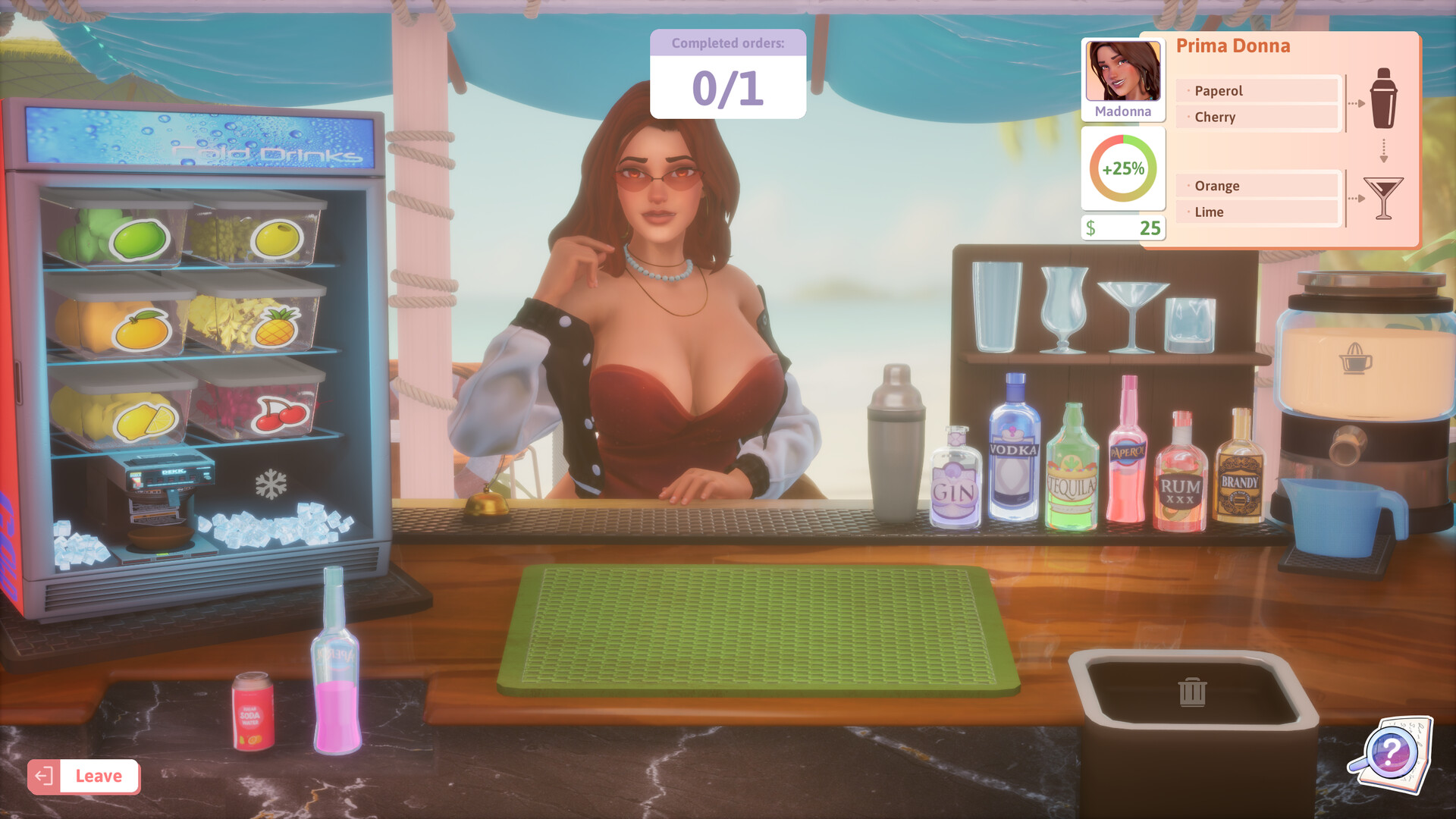Expand the Cherry ingredient entry
1456x819 pixels.
click(1255, 117)
